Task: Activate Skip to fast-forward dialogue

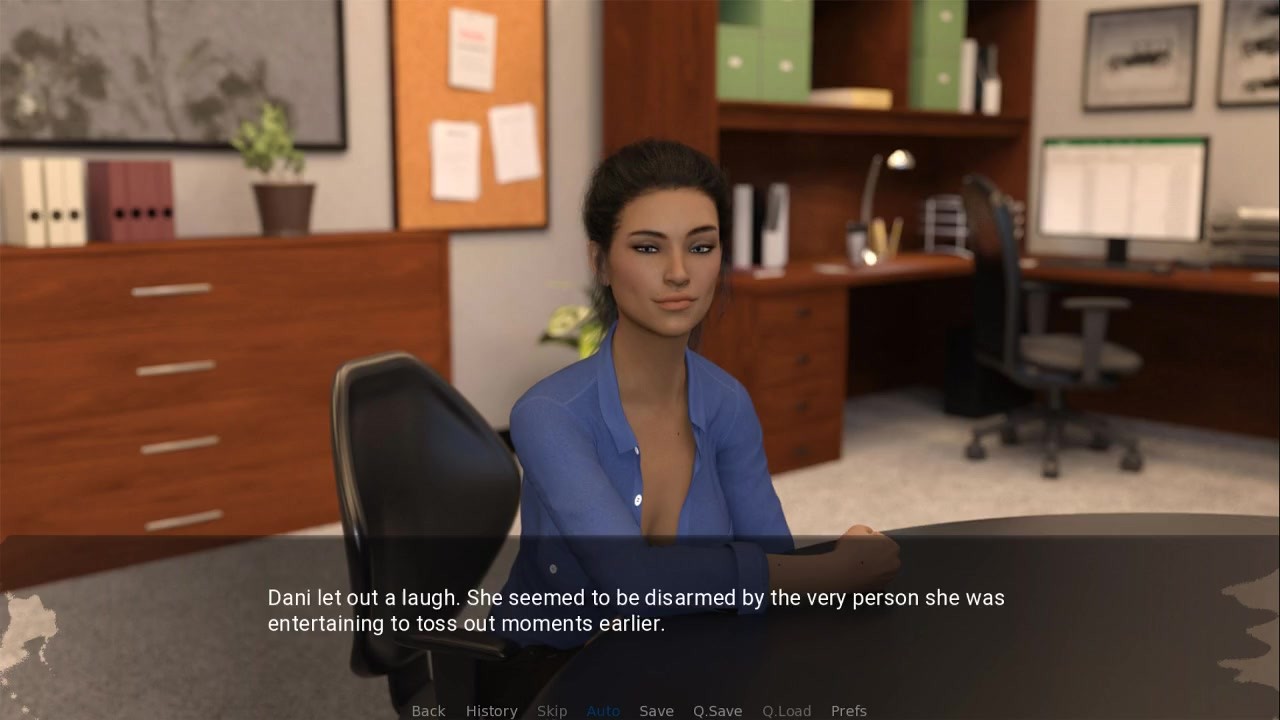Action: point(552,711)
